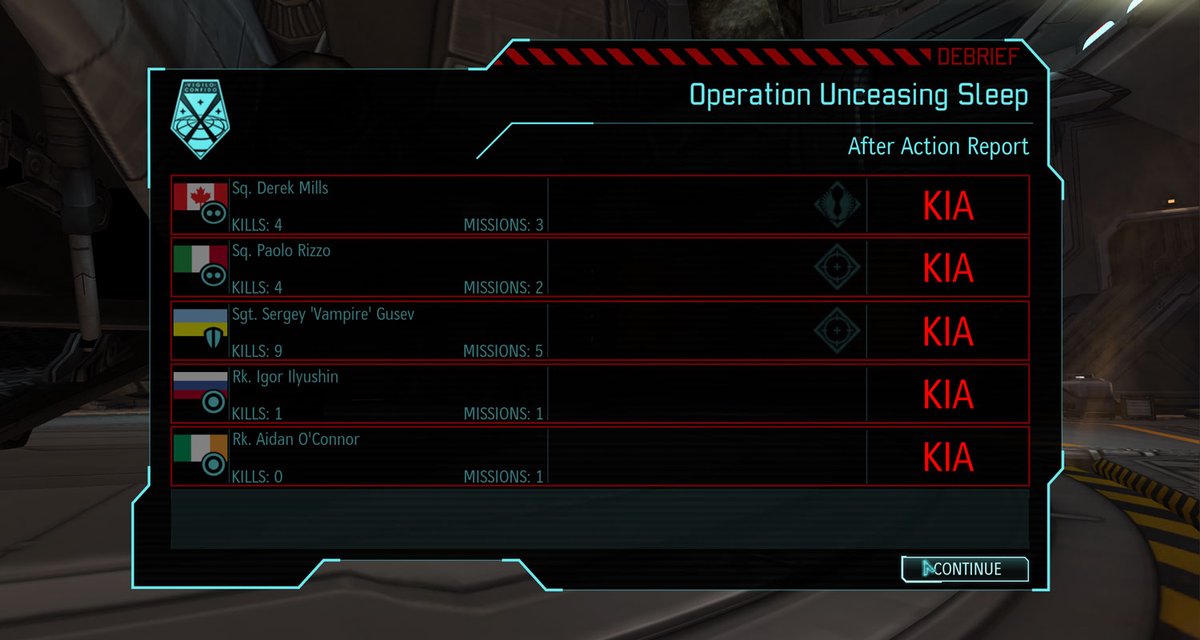
Task: Select Rk. Aidan O'Connor's report row
Action: pos(600,456)
